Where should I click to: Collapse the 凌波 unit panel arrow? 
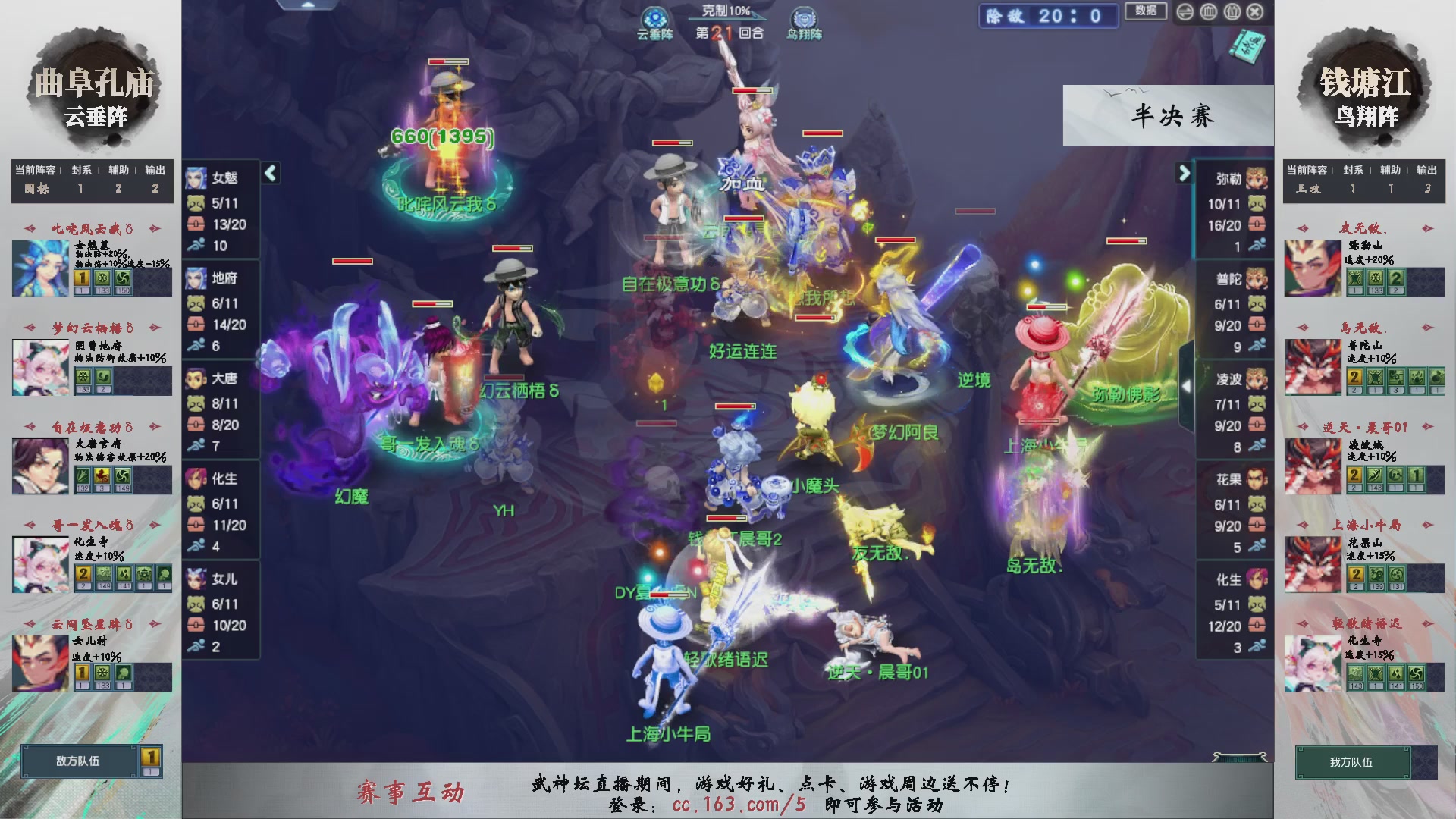coord(1188,385)
